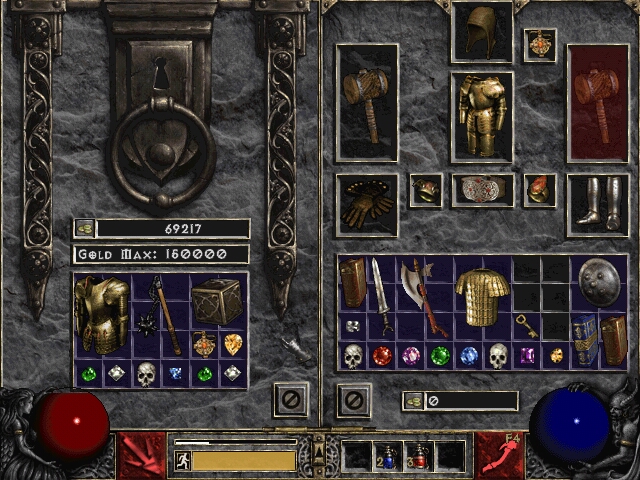Select the blue mana potion in belt
The width and height of the screenshot is (640, 480).
point(387,457)
